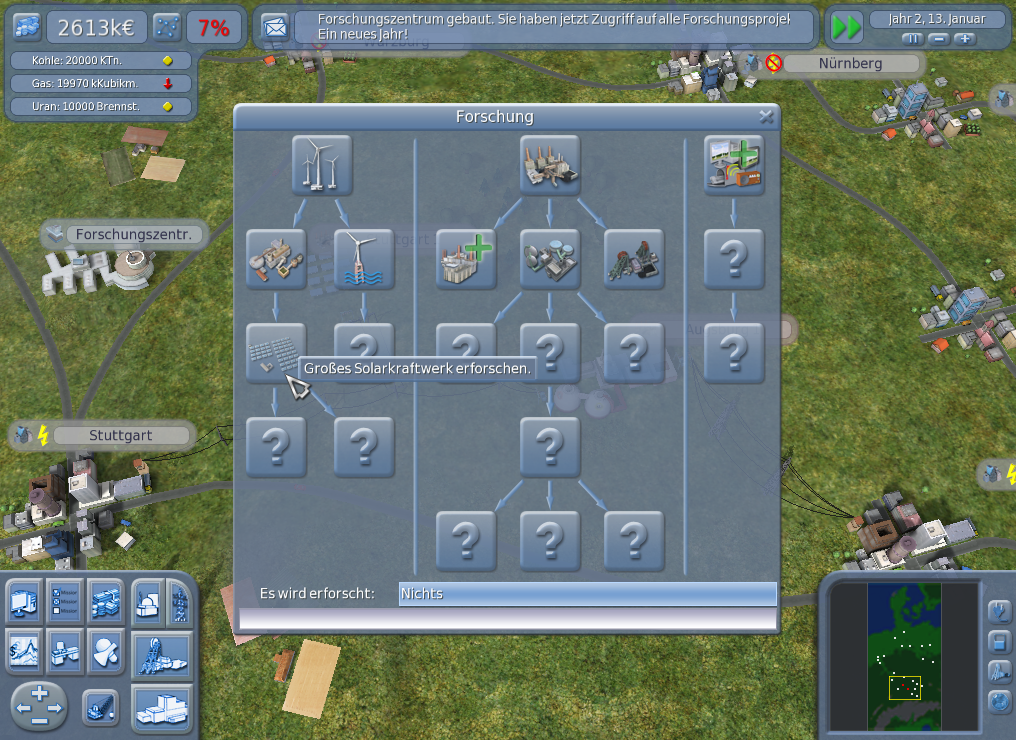Choose the offshore wind turbine research
1016x740 pixels.
click(x=364, y=259)
